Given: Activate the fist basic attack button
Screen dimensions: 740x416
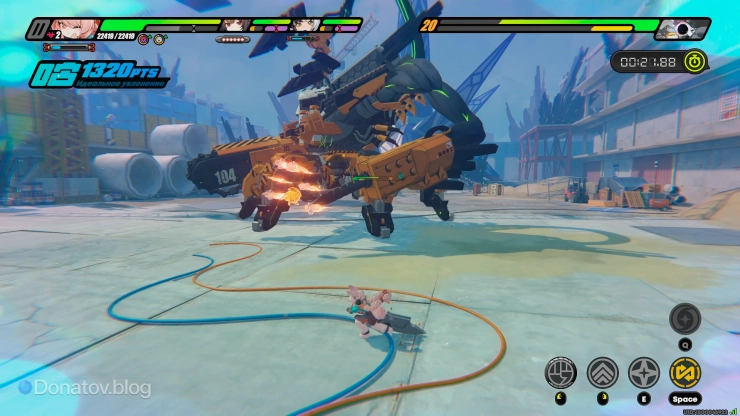Looking at the screenshot, I should click(560, 373).
